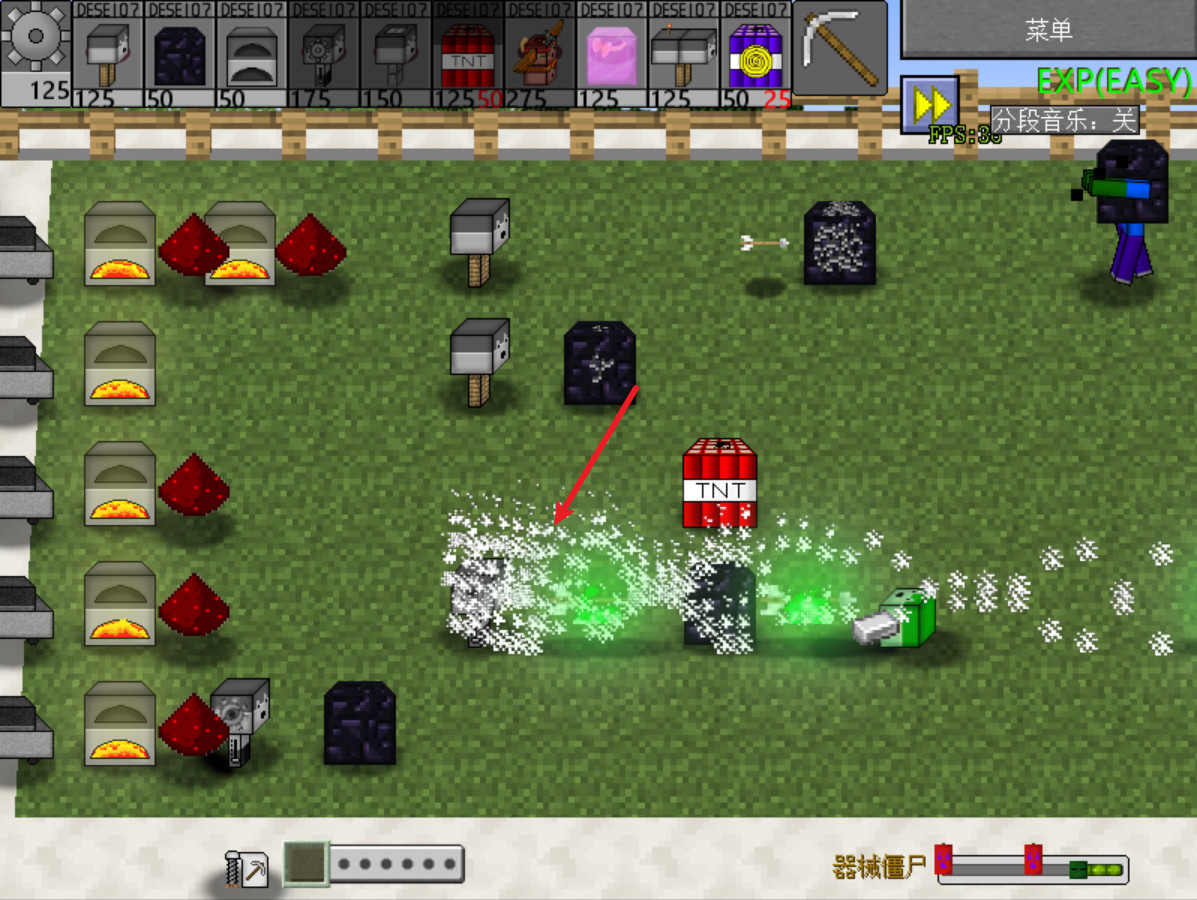
Task: Pick the dispenser card costing 125
Action: (108, 54)
